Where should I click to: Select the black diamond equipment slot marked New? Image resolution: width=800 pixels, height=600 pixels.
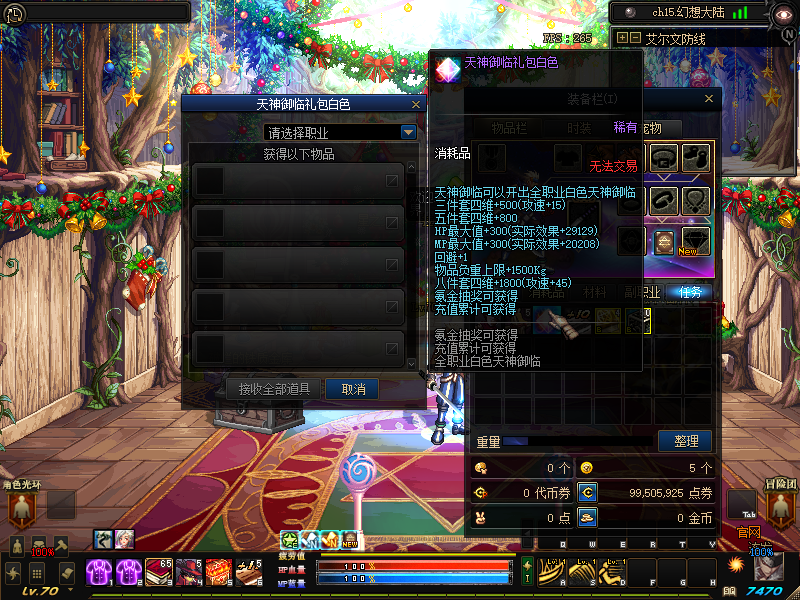coord(696,241)
